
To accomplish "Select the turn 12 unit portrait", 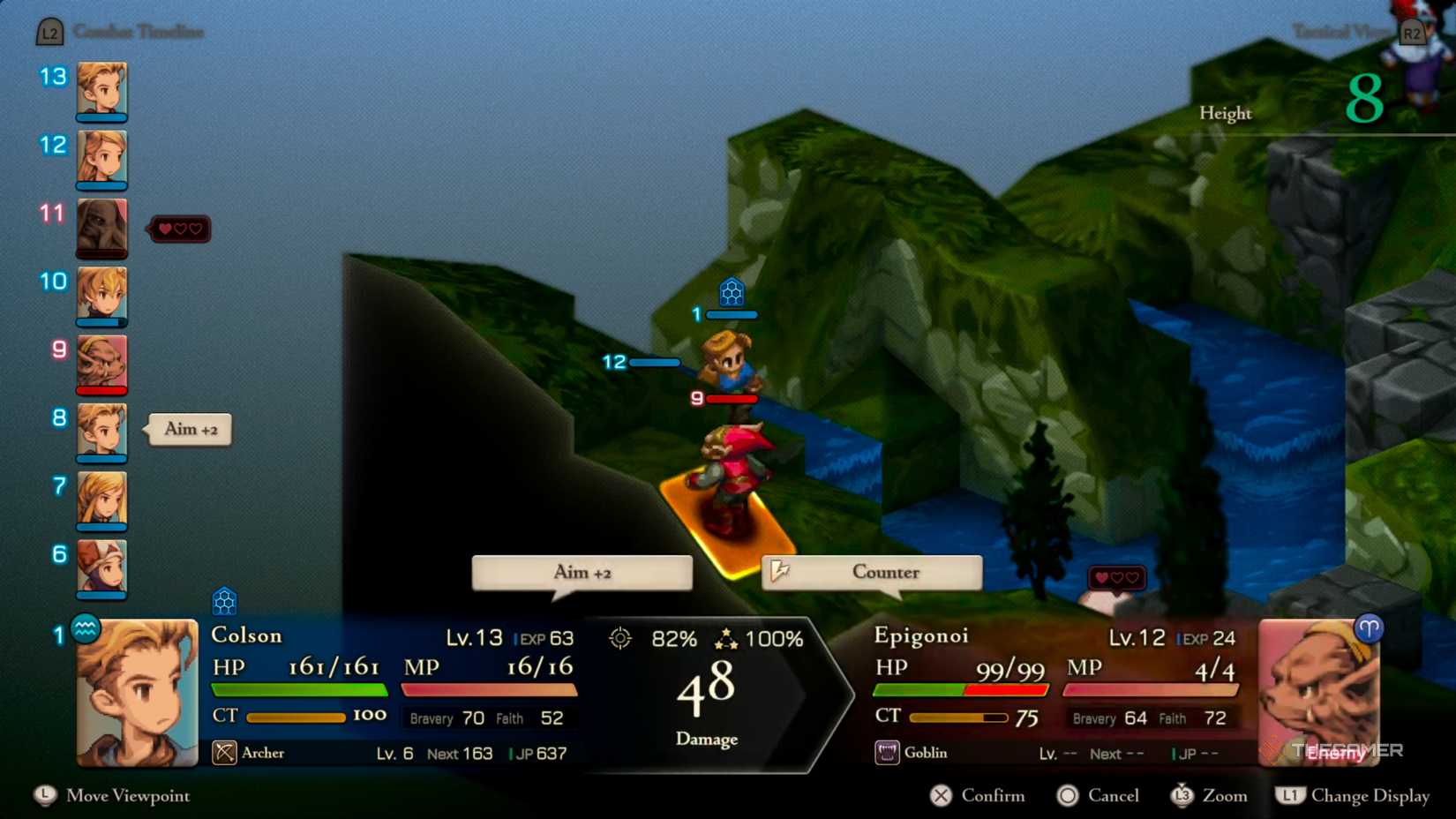I will pos(101,159).
